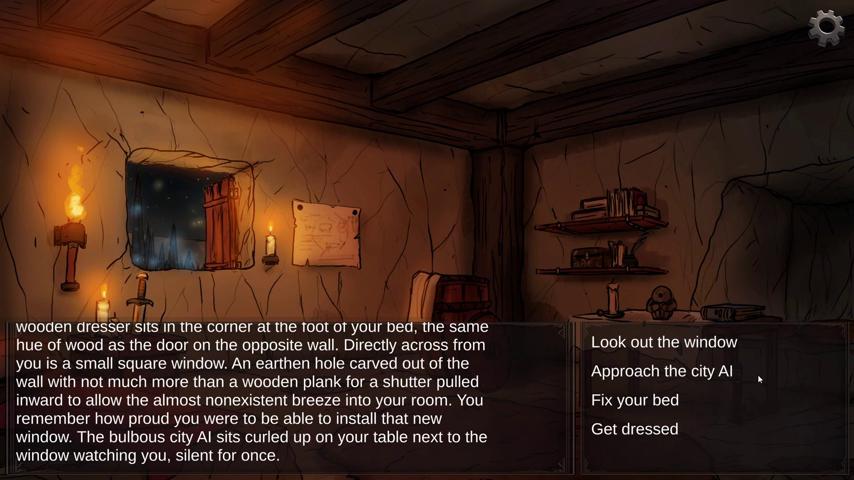Open settings via the gear icon
This screenshot has height=480, width=854.
pos(826,28)
